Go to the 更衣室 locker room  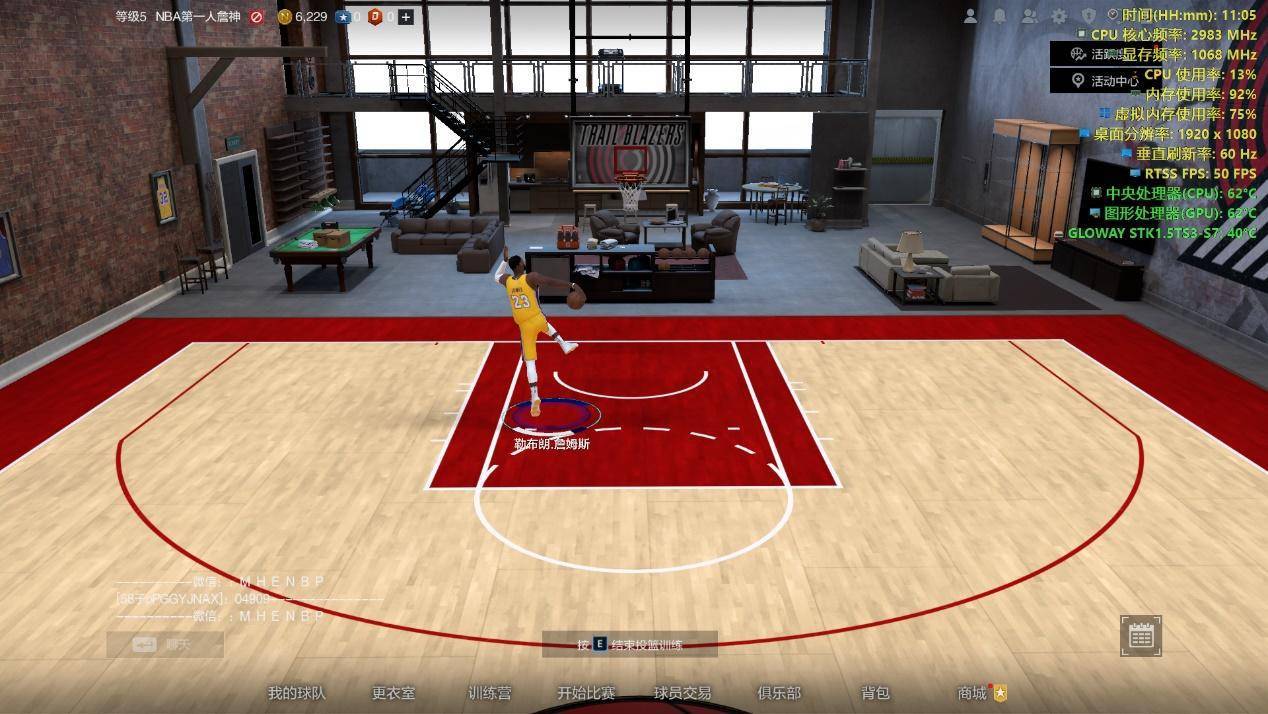tap(393, 693)
